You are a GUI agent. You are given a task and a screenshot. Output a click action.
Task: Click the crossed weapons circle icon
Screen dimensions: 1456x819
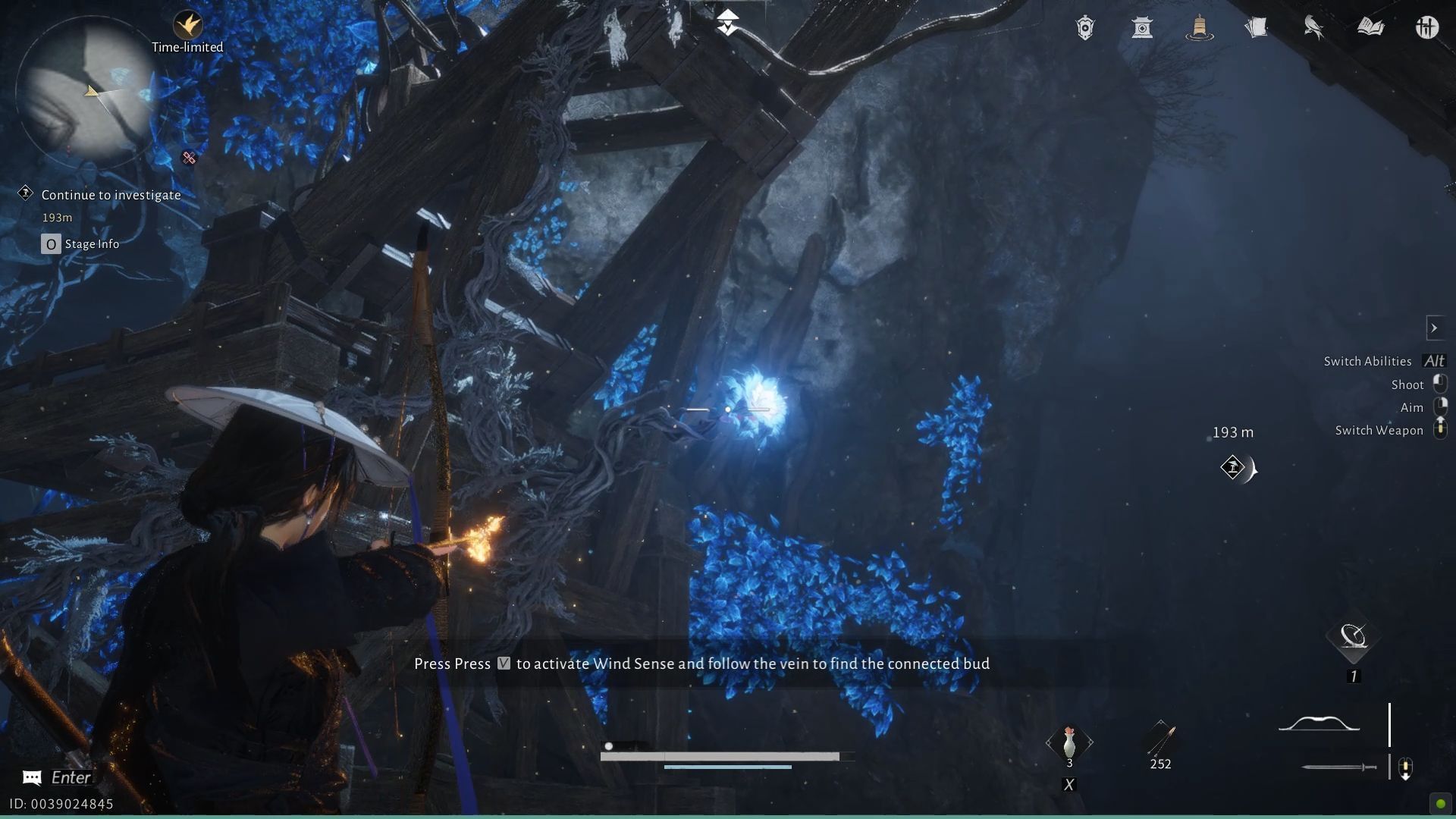coord(1428,27)
